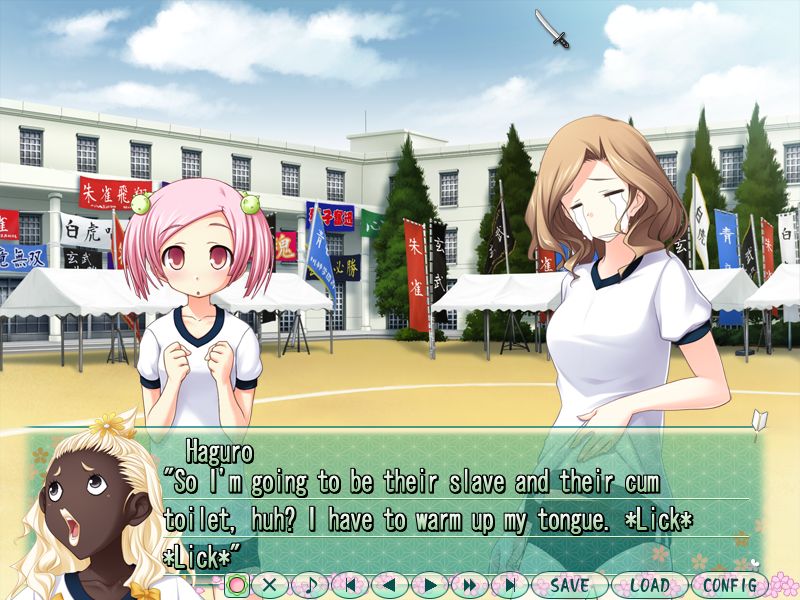This screenshot has width=800, height=600.
Task: Toggle the green circle button in the toolbar
Action: point(237,585)
